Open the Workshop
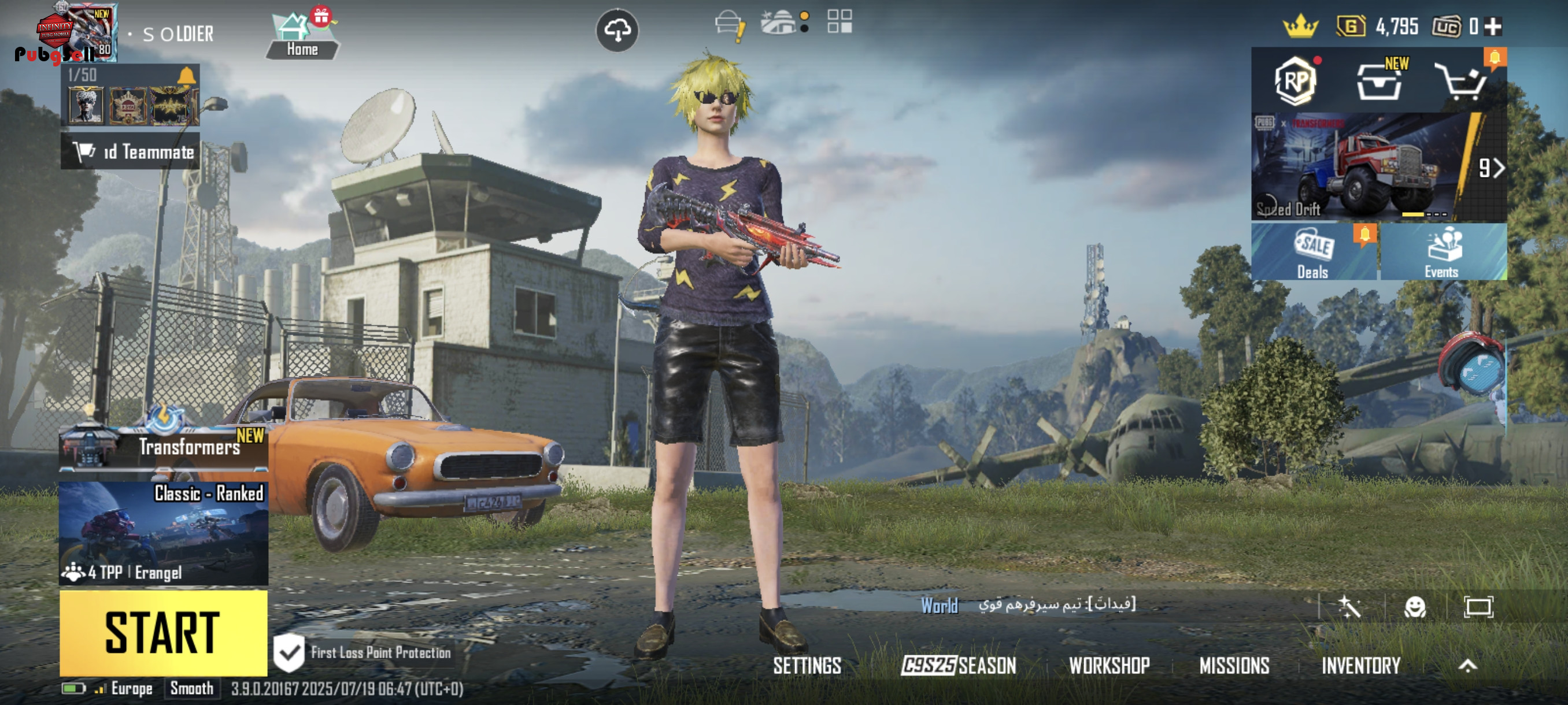 (x=1109, y=666)
